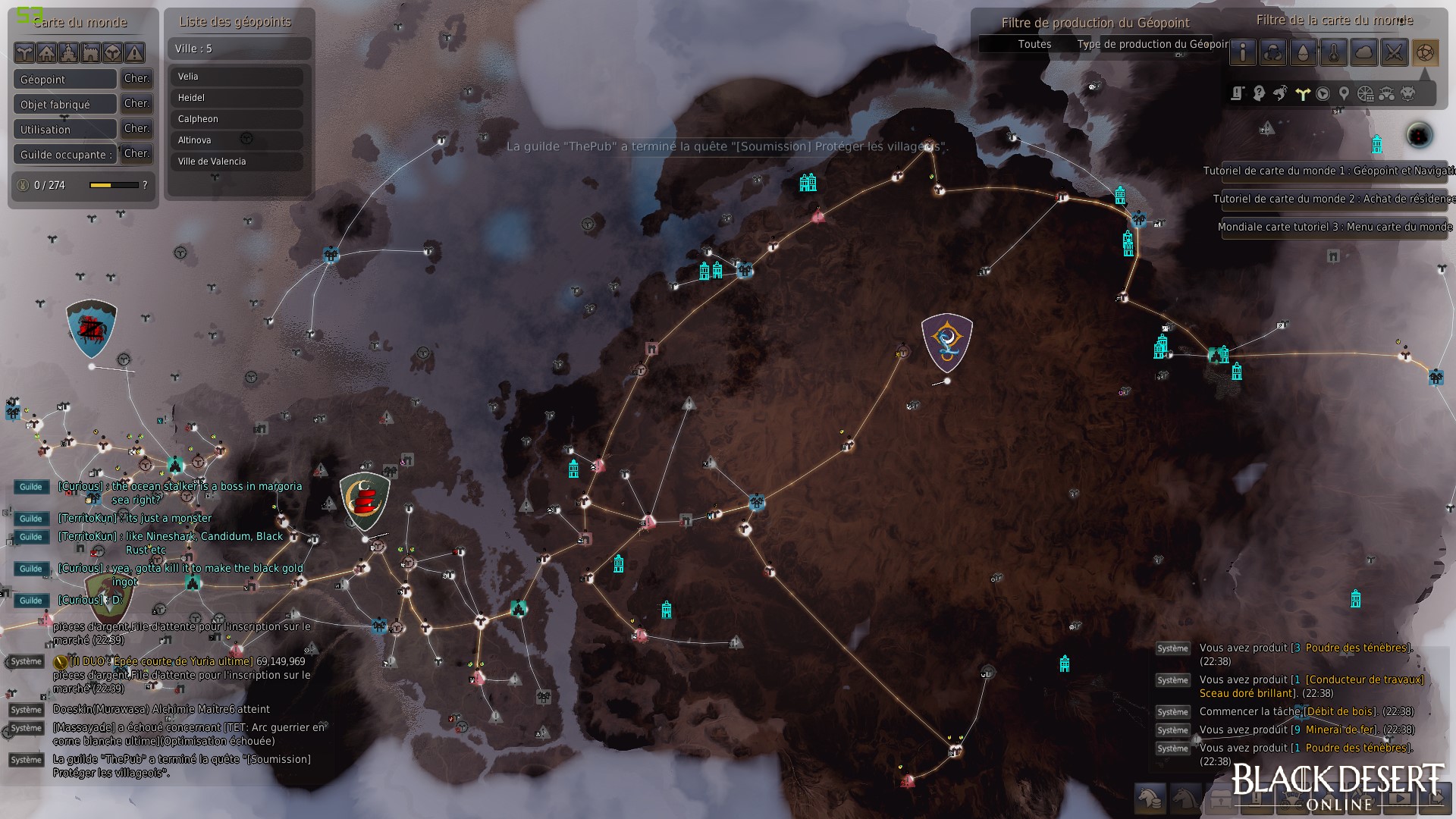The height and width of the screenshot is (819, 1456).
Task: Toggle the location pin map display
Action: [1344, 93]
